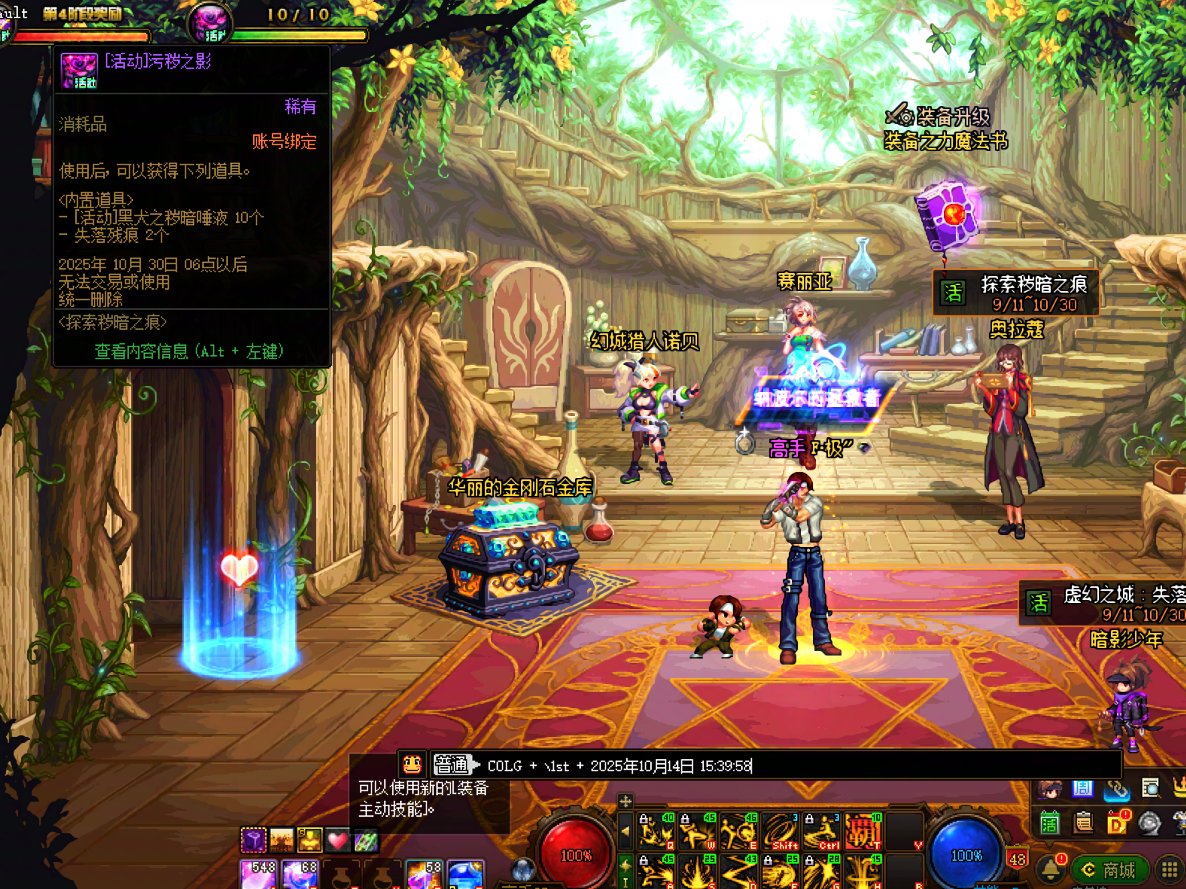Open the 商城 shop button
This screenshot has width=1186, height=889.
click(1109, 870)
